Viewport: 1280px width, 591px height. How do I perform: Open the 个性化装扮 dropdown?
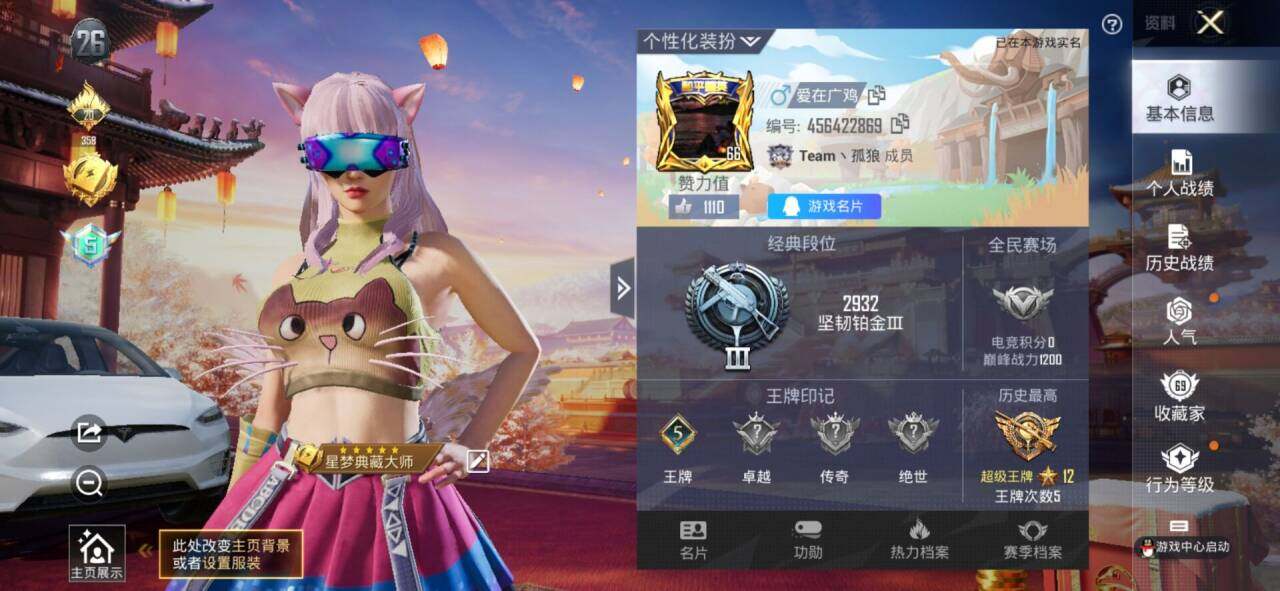tap(702, 41)
